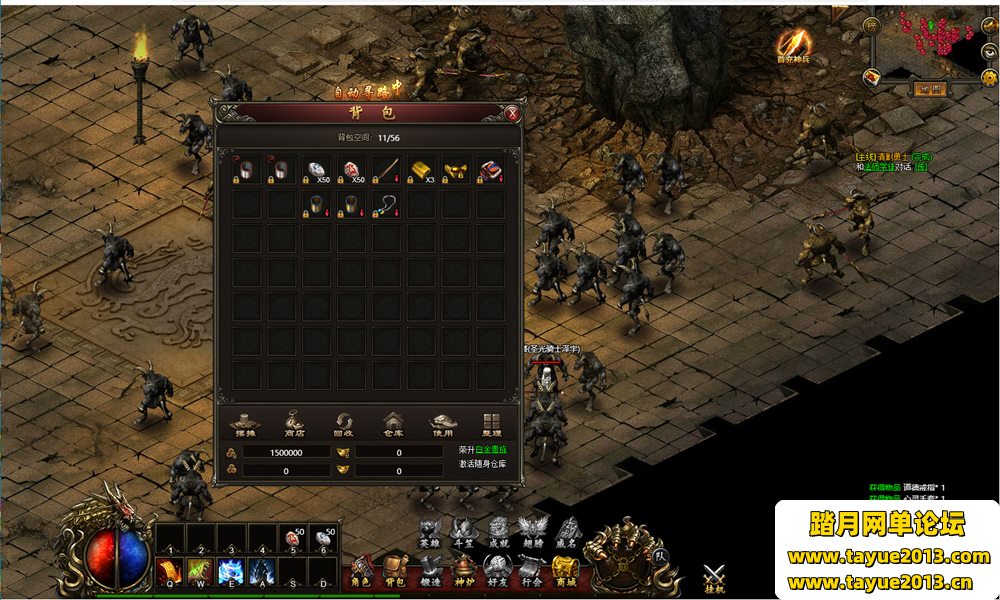Select the gold bars item slot
The height and width of the screenshot is (600, 1000).
tap(421, 169)
